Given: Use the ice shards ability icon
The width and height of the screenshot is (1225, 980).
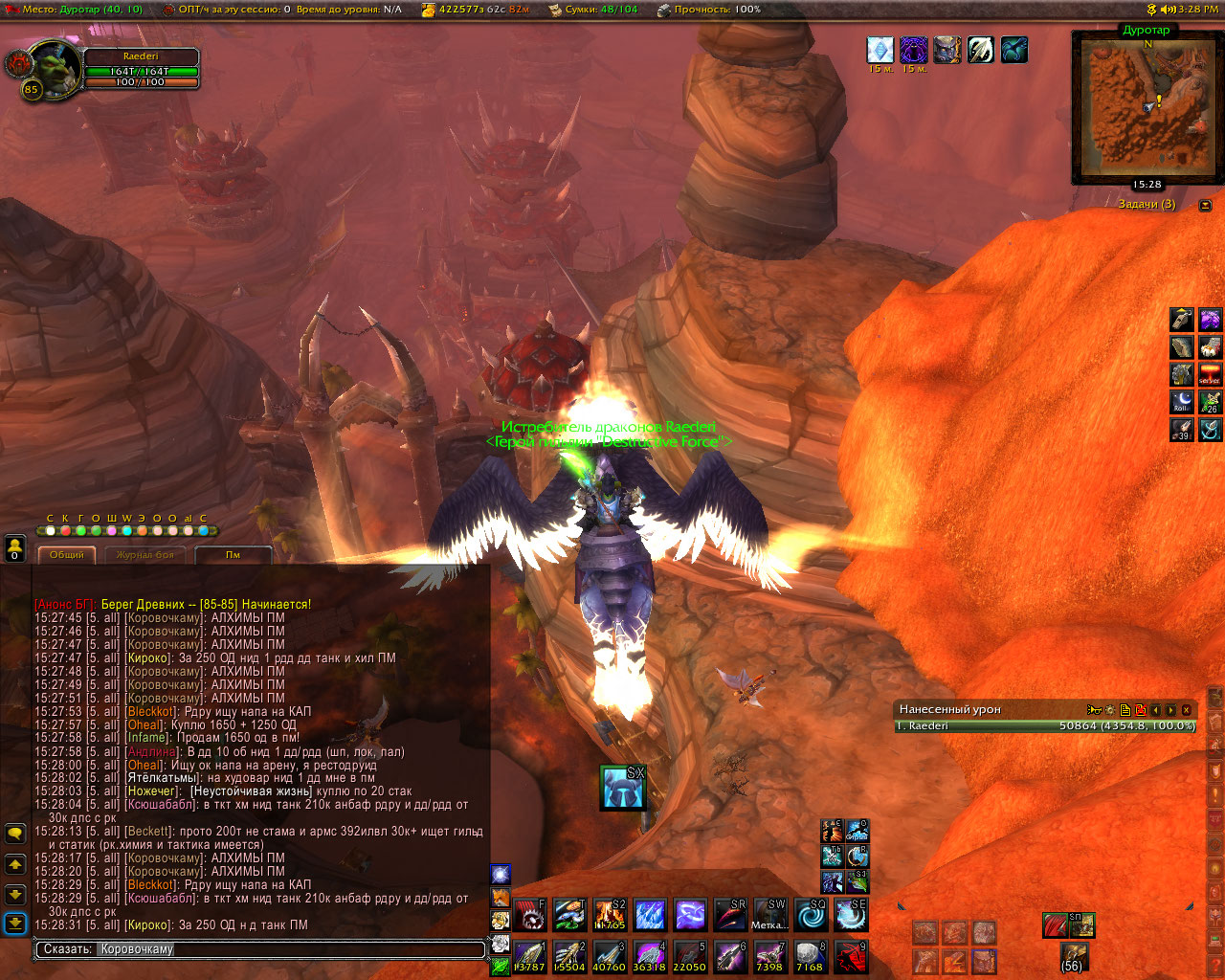Looking at the screenshot, I should coord(650,916).
